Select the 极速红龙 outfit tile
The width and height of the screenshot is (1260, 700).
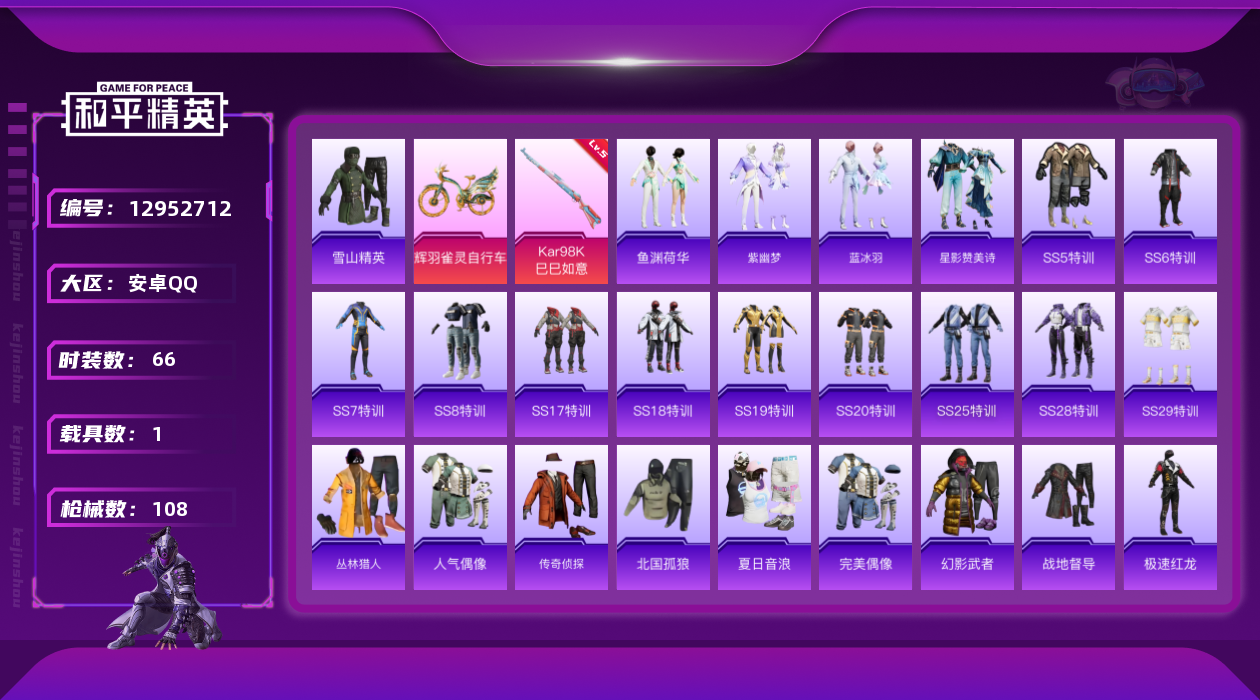[x=1170, y=517]
